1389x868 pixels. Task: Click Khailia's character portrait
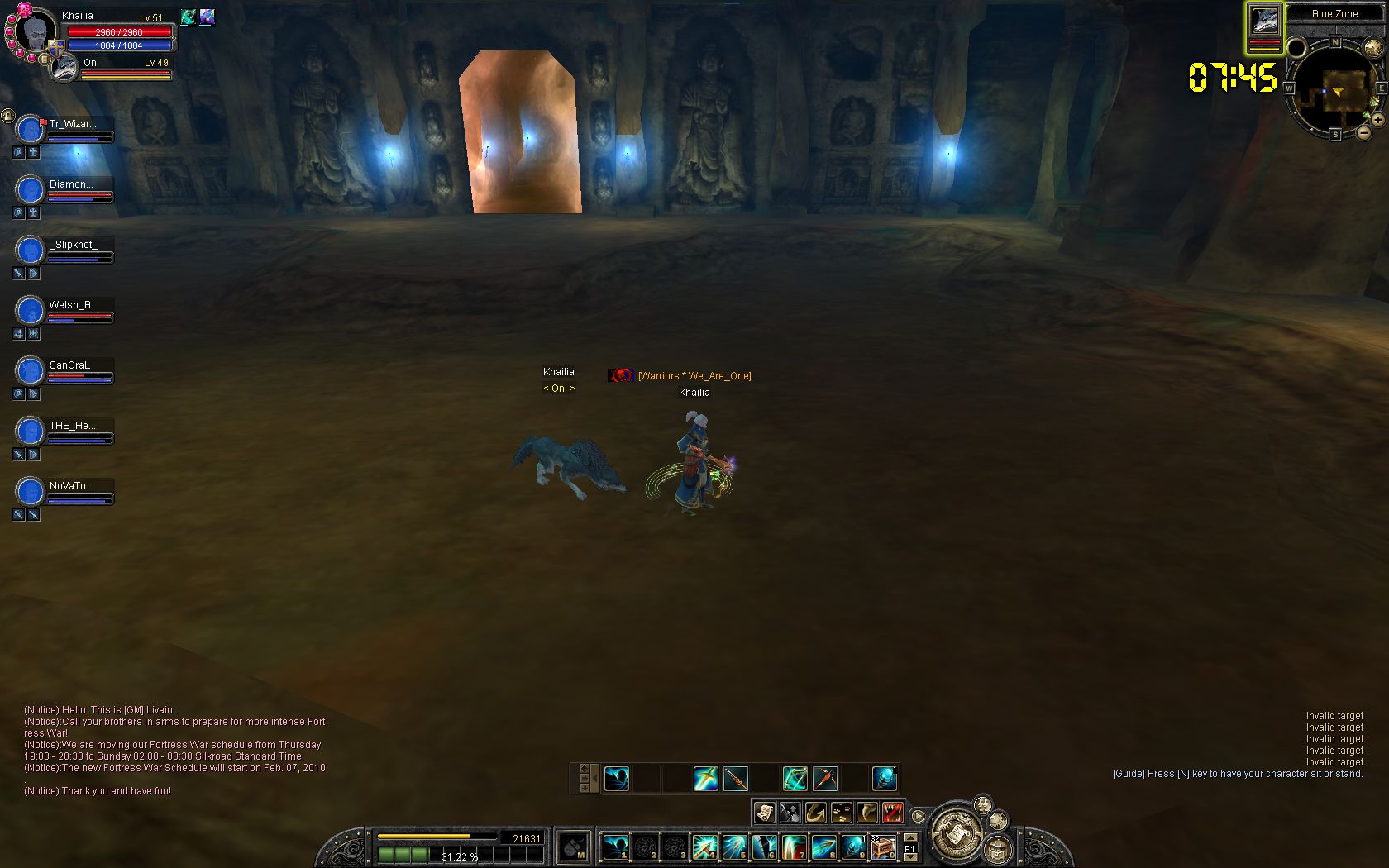coord(36,33)
